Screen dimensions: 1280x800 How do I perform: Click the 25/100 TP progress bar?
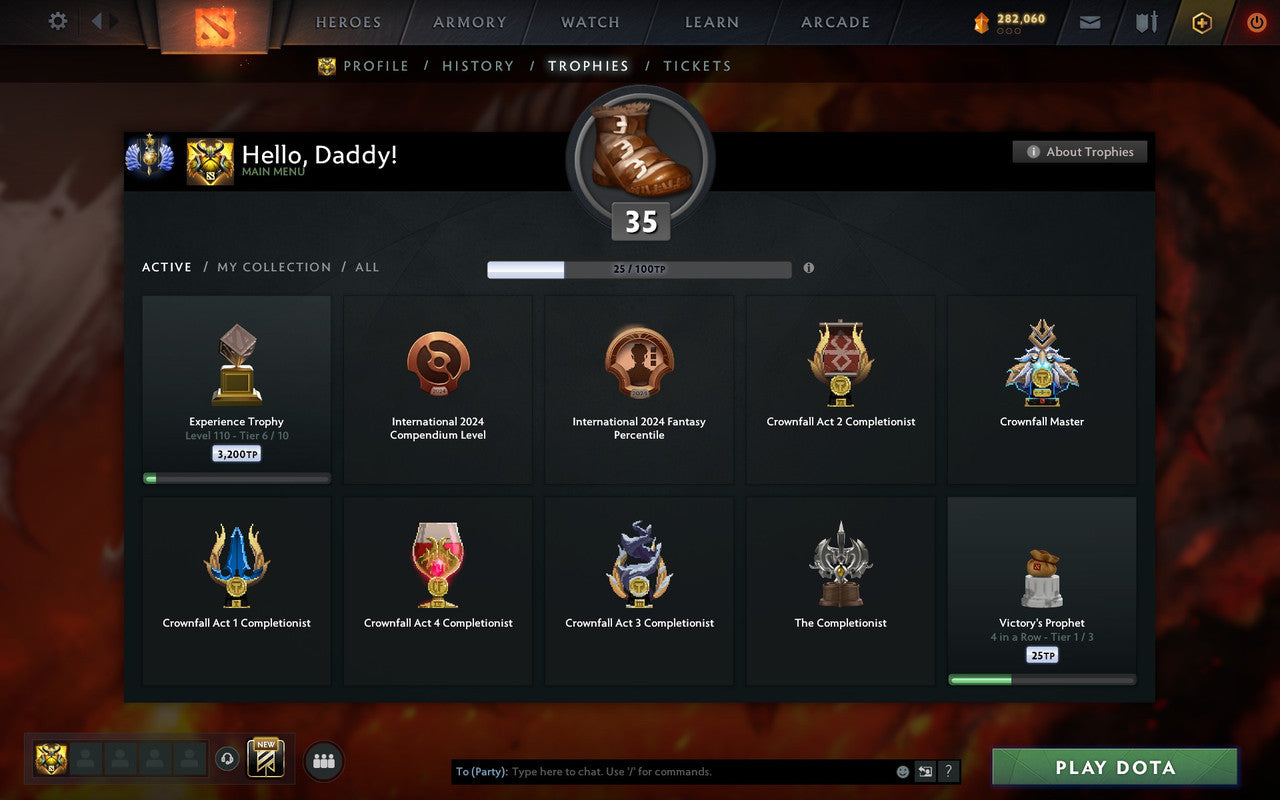coord(639,269)
